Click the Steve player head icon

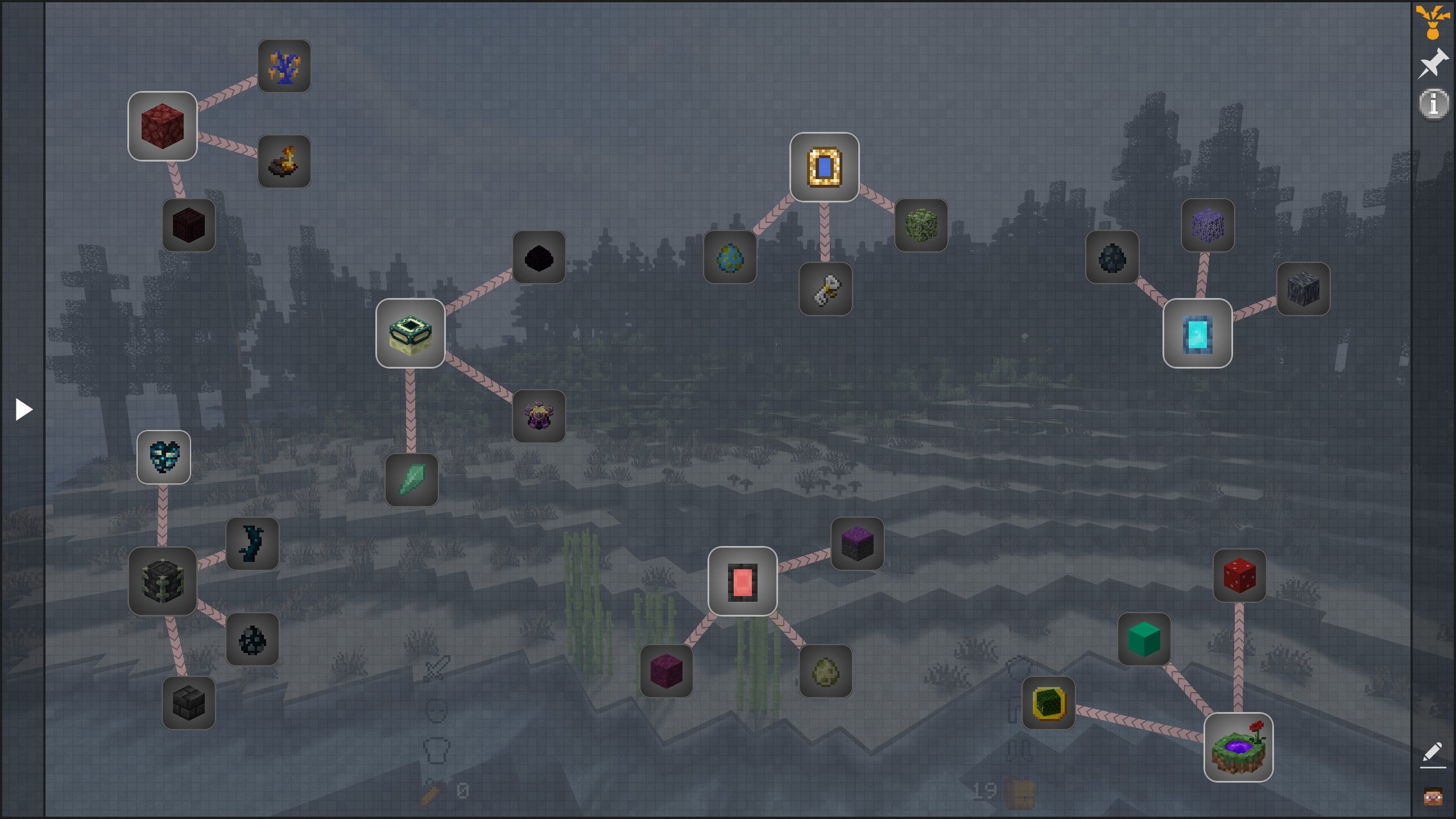(x=1433, y=796)
